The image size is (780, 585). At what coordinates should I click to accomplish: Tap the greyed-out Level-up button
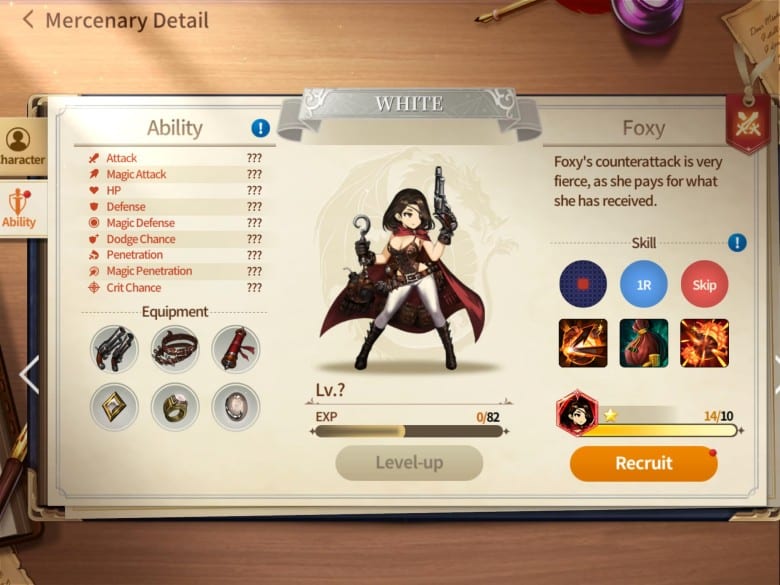click(x=409, y=463)
